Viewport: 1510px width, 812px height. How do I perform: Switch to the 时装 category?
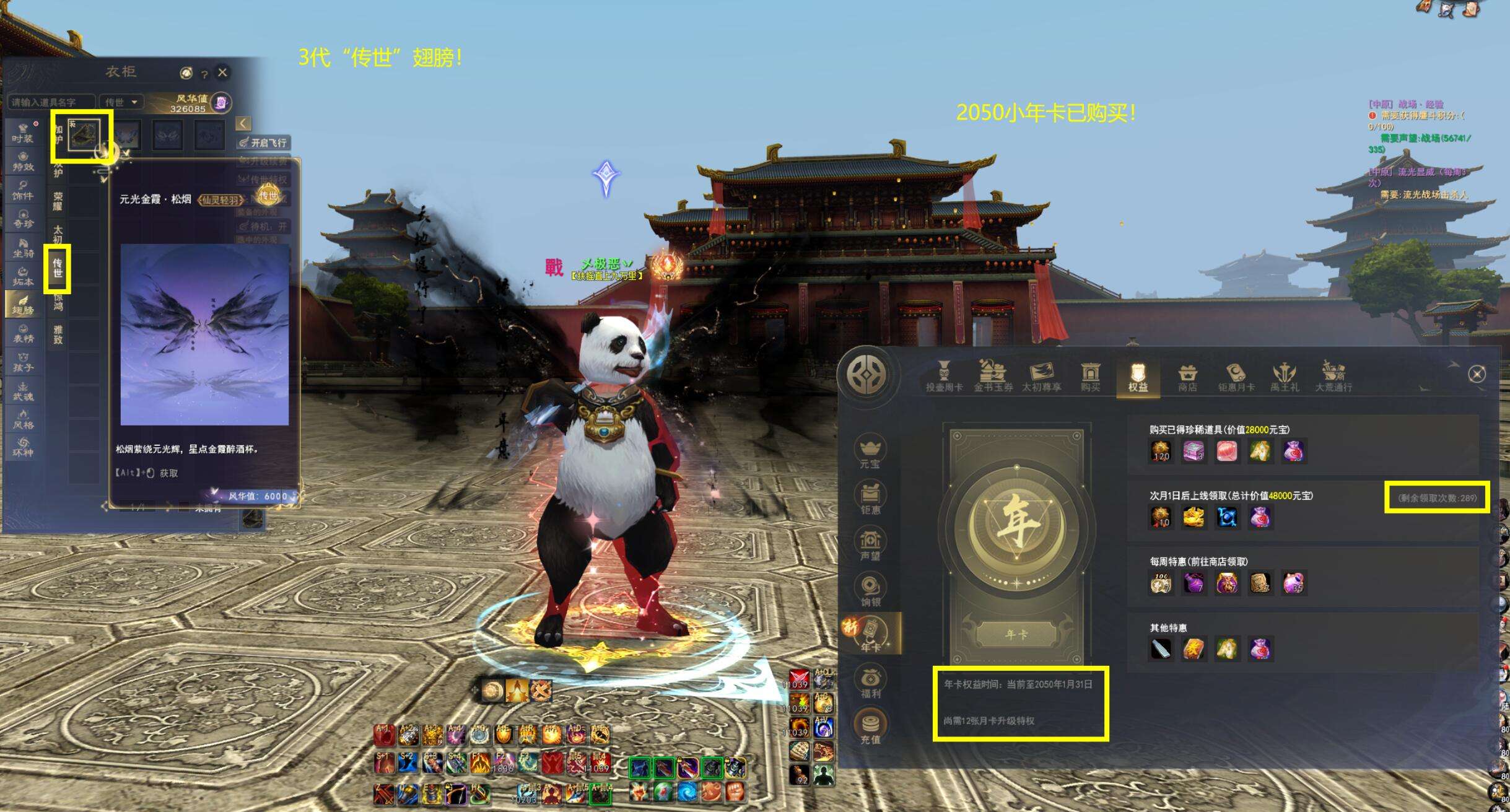point(23,133)
